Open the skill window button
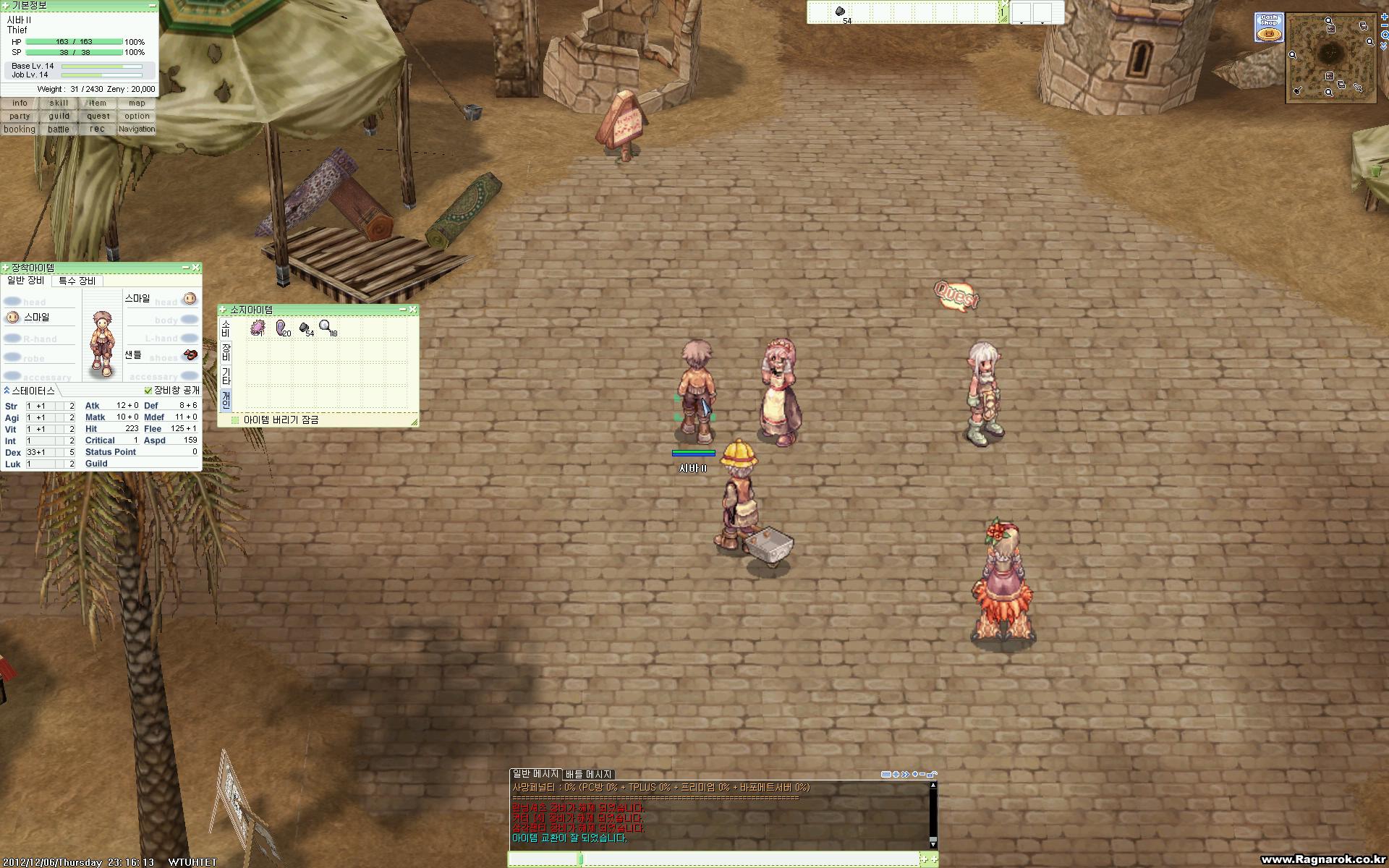 click(59, 103)
